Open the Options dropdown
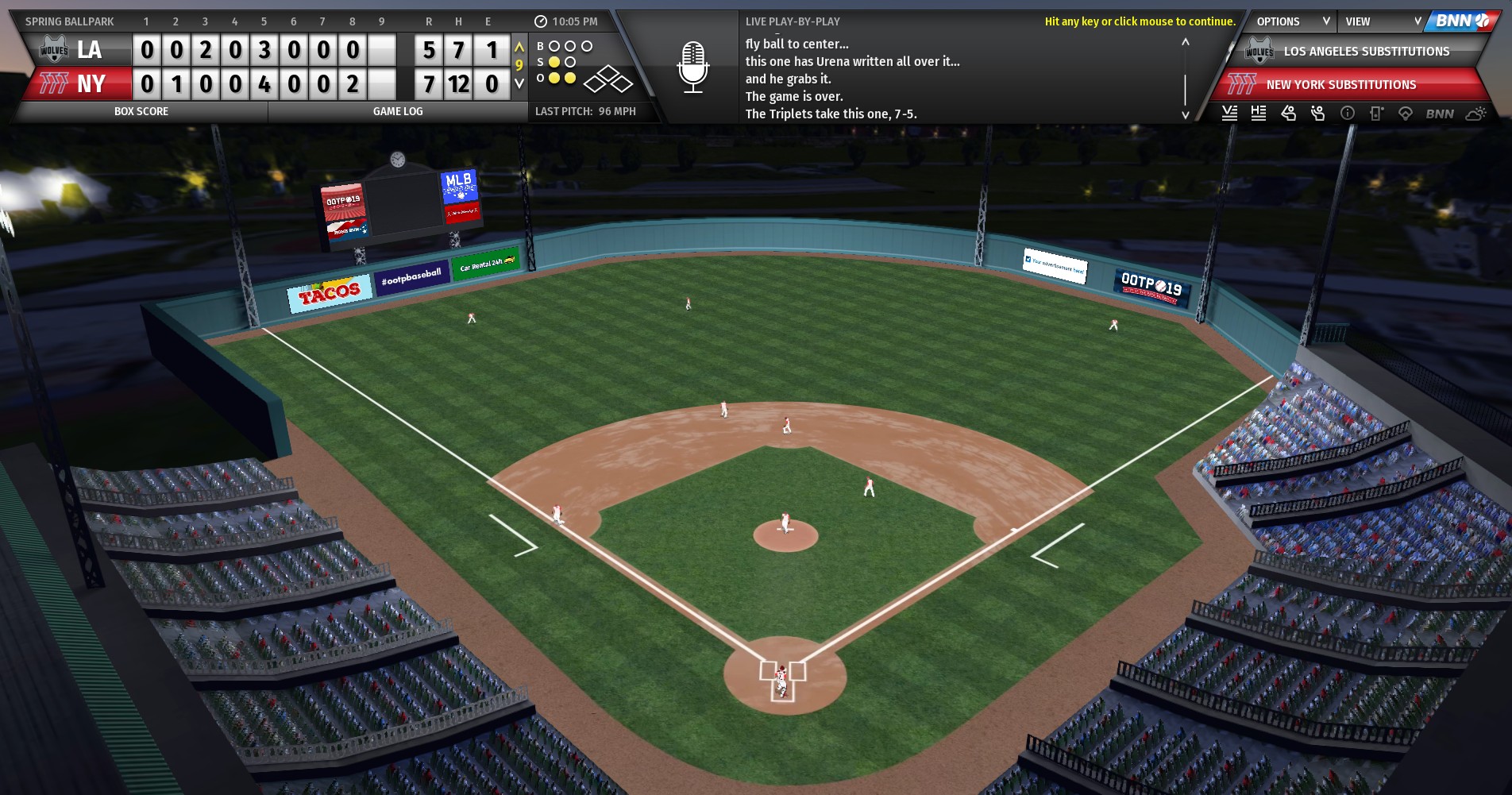This screenshot has width=1512, height=795. [1292, 21]
